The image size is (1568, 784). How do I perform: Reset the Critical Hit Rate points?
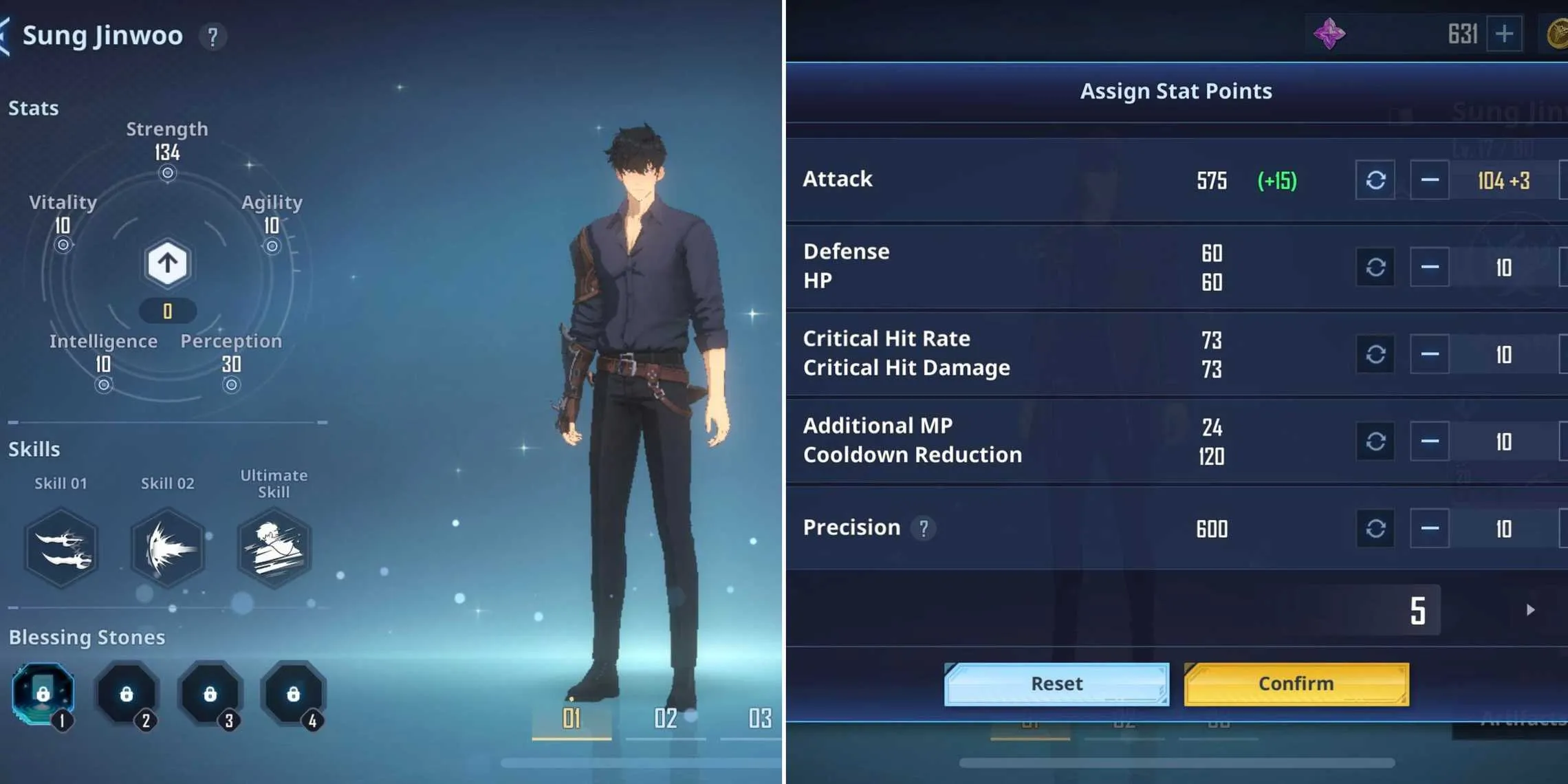click(1375, 353)
